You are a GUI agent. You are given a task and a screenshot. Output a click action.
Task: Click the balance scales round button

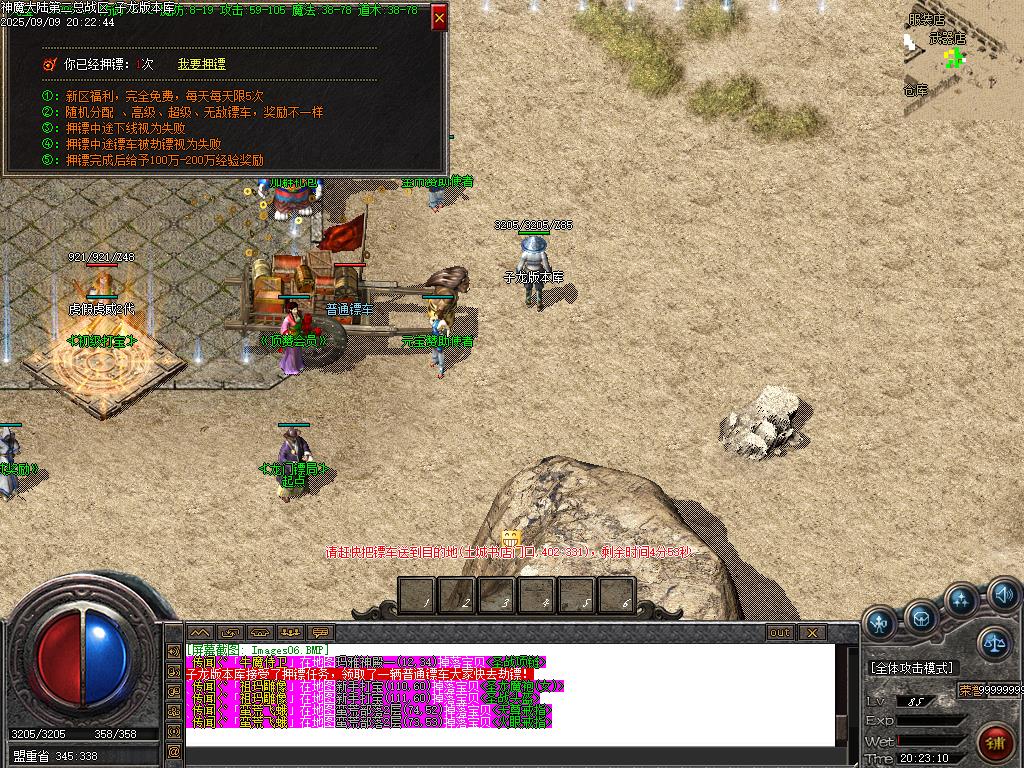993,644
